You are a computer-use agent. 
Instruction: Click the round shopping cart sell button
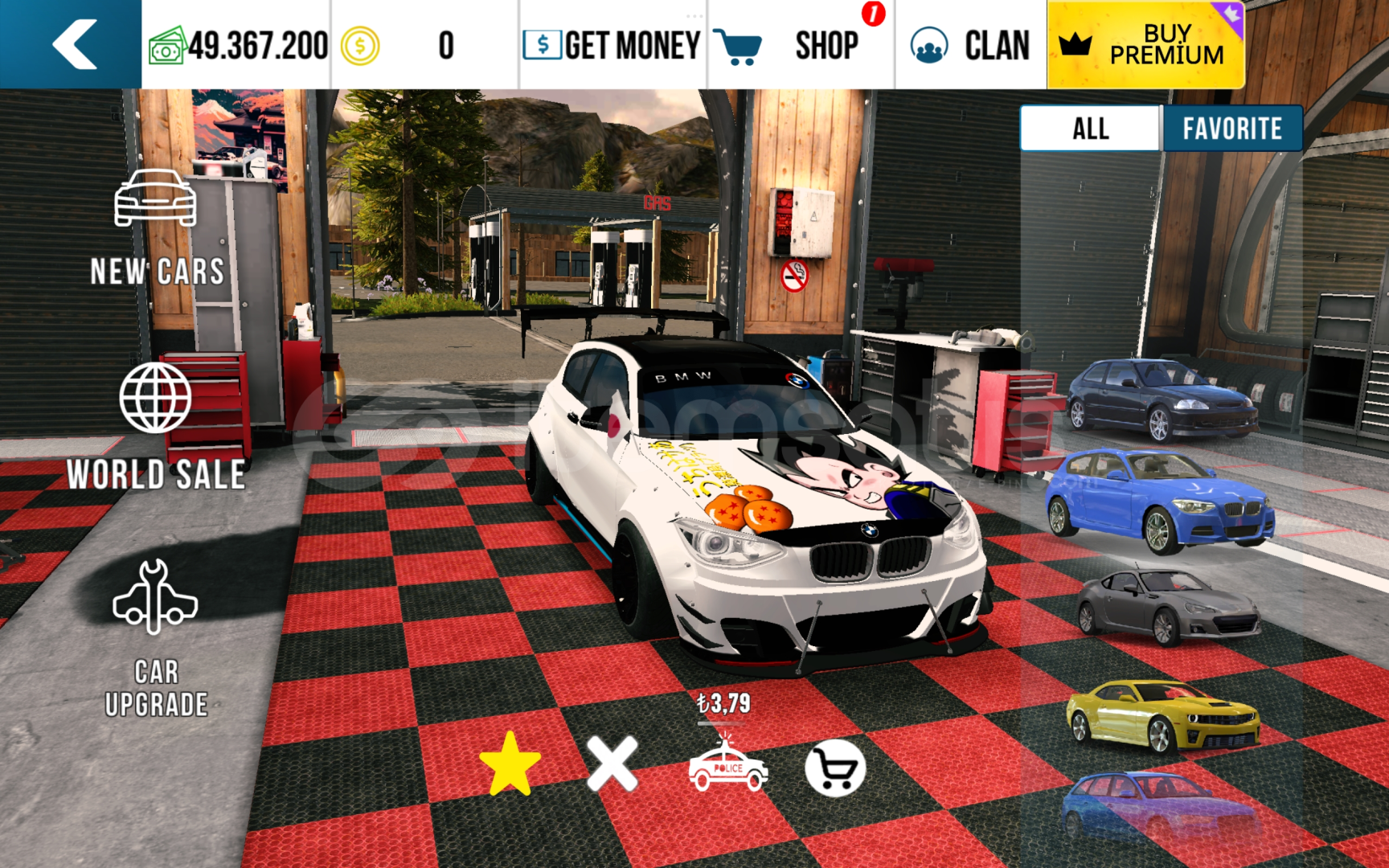[835, 768]
